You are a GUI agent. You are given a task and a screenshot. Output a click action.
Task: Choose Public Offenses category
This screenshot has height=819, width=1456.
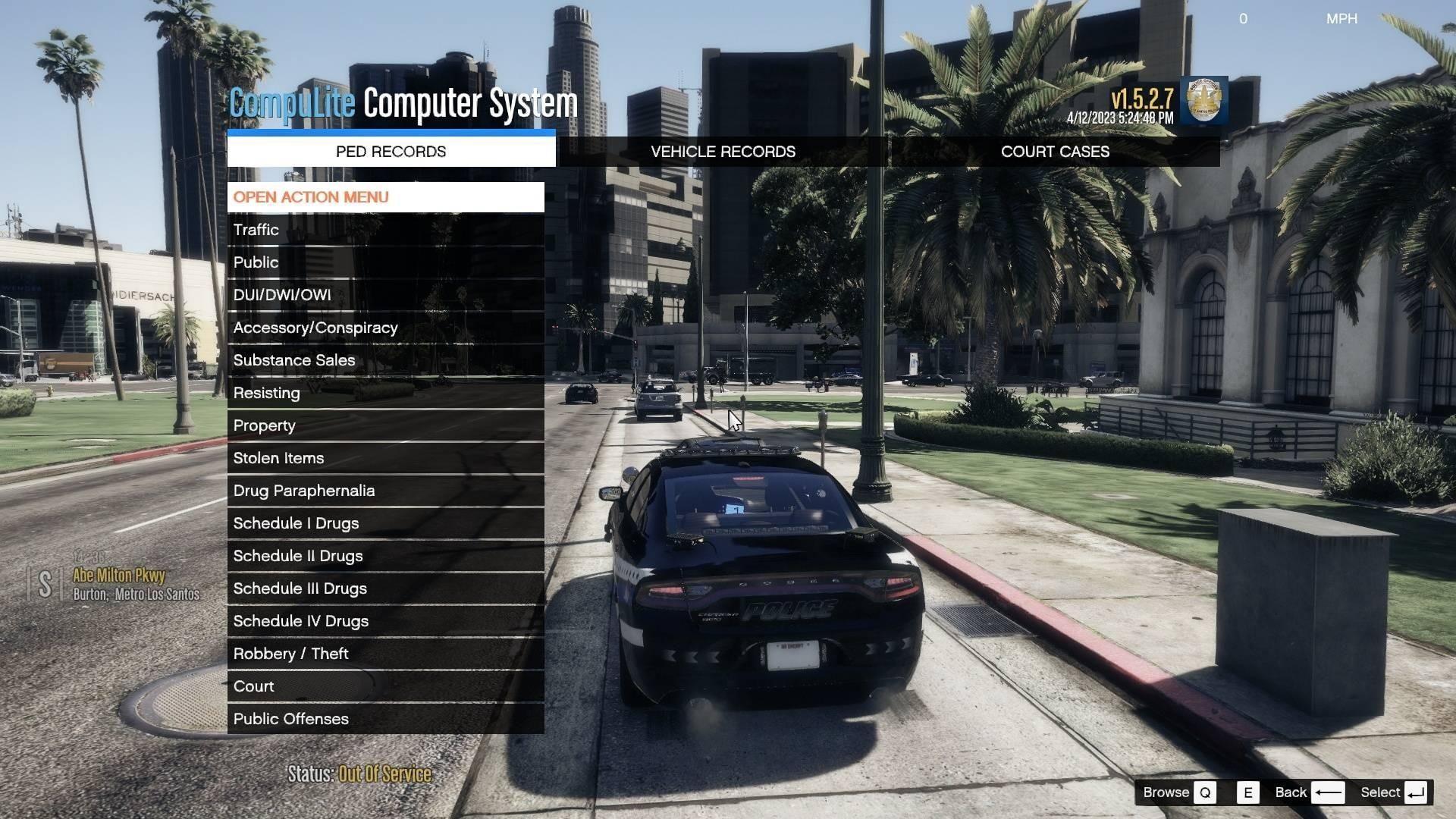[385, 719]
